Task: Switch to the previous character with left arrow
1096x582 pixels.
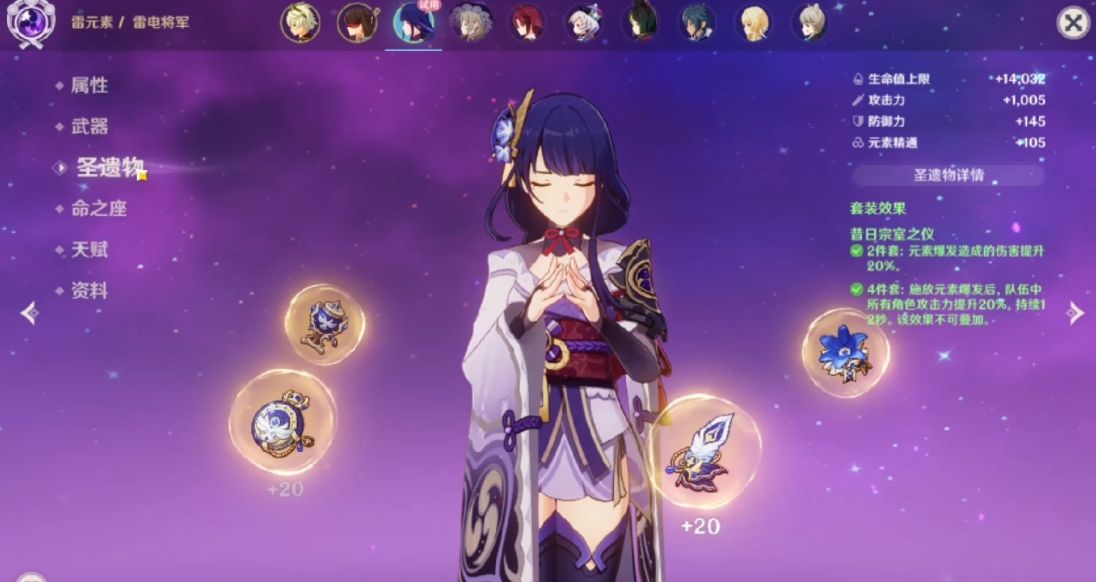Action: pyautogui.click(x=30, y=313)
